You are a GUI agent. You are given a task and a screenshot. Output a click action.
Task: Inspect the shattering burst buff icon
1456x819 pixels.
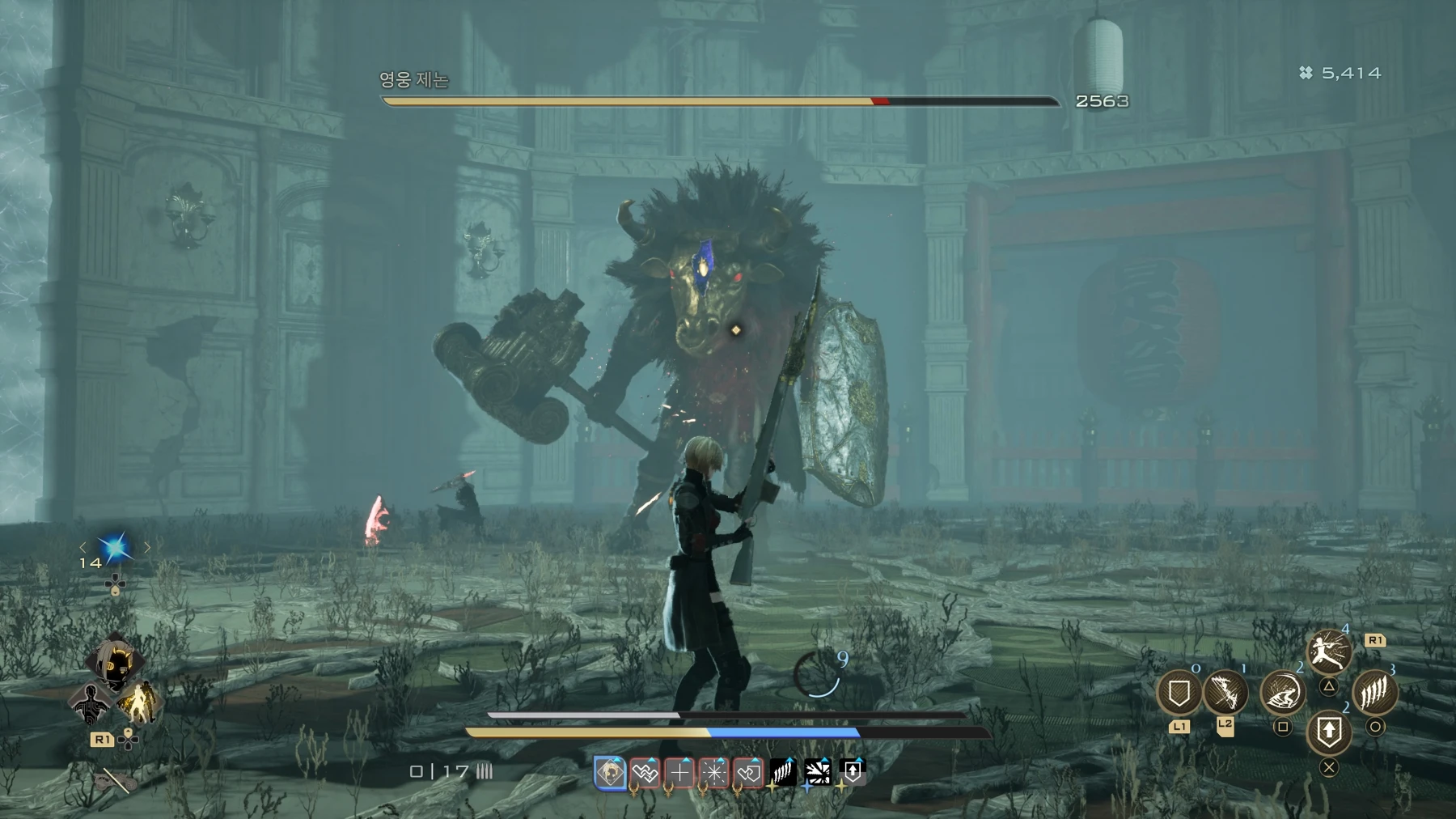point(818,773)
